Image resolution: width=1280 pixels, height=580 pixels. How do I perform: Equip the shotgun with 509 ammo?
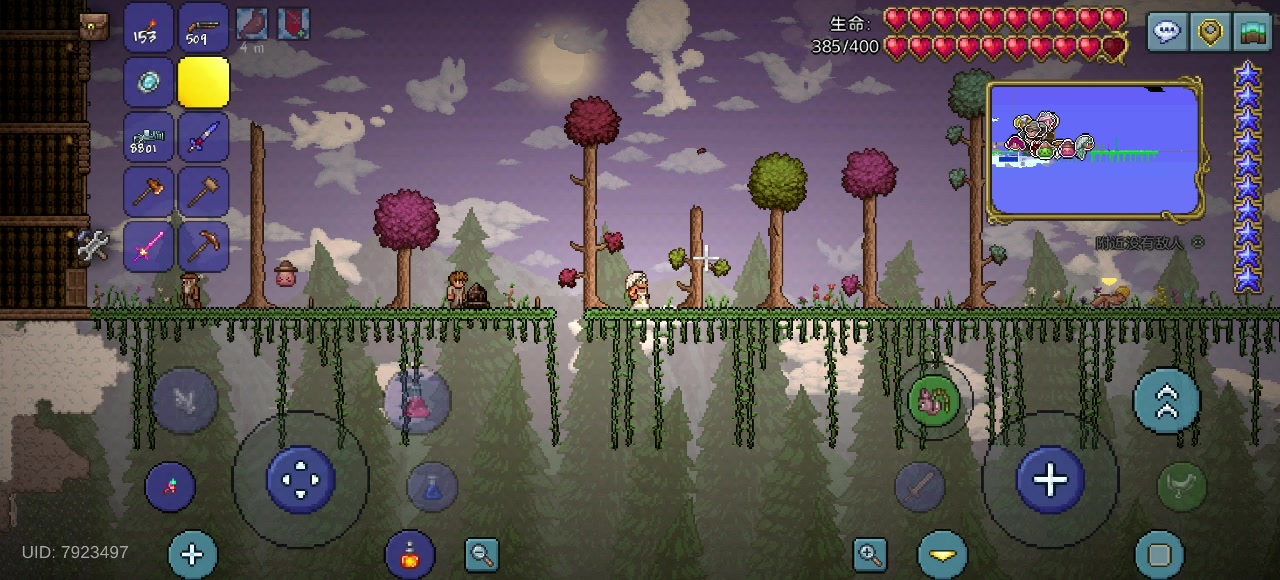tap(203, 28)
